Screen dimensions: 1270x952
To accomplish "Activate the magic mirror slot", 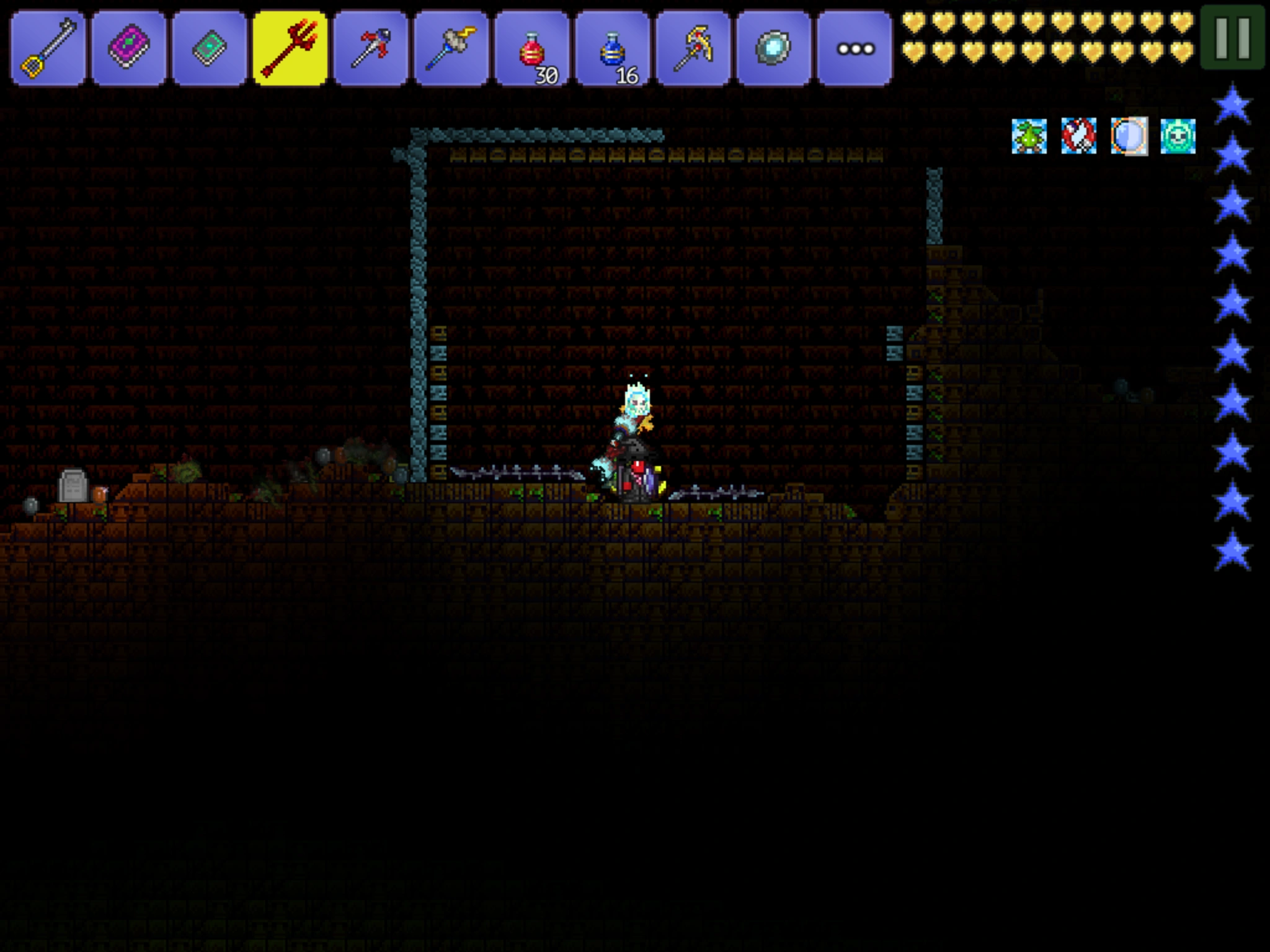I will pyautogui.click(x=774, y=48).
